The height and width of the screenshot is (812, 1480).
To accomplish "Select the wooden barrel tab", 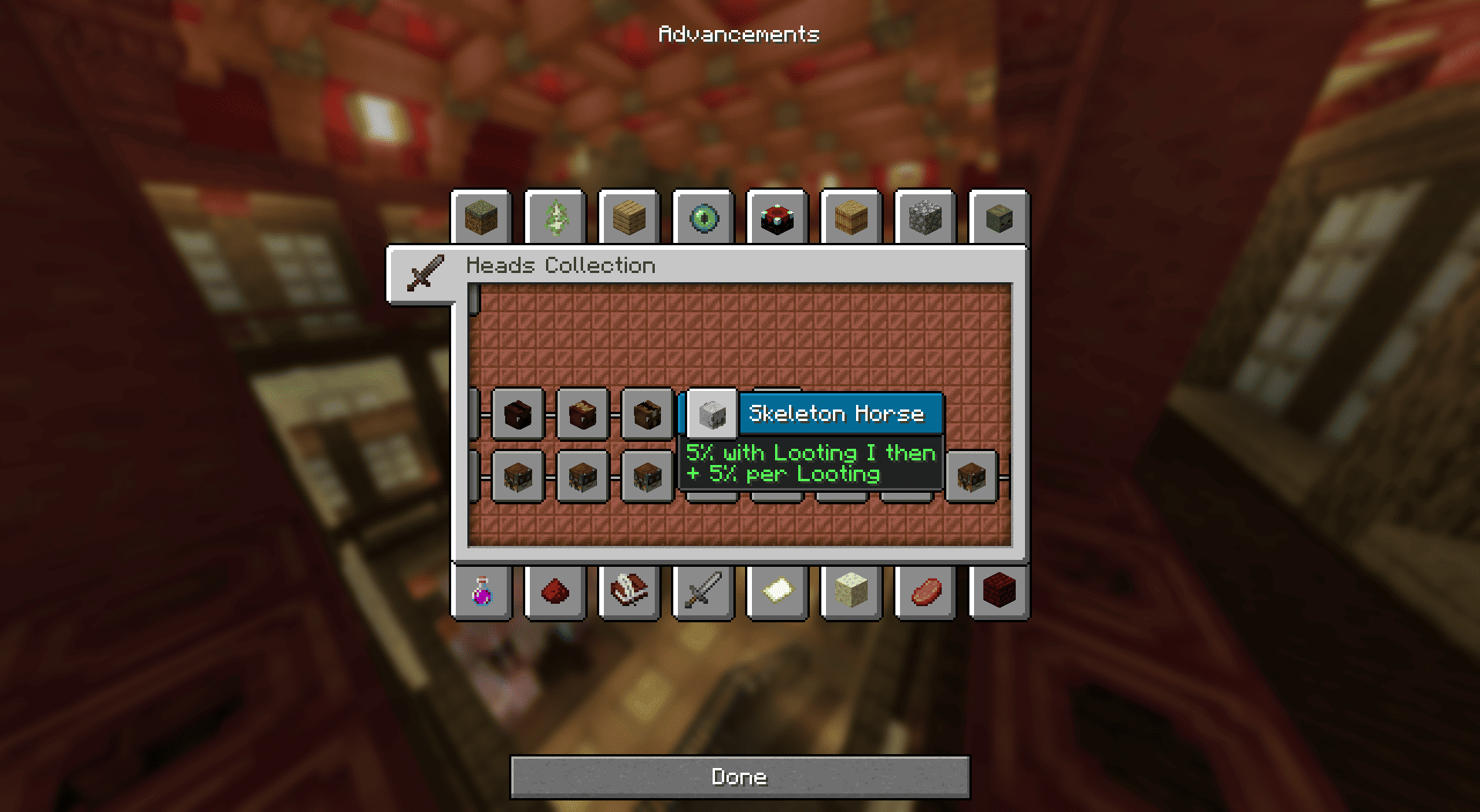I will tap(851, 218).
